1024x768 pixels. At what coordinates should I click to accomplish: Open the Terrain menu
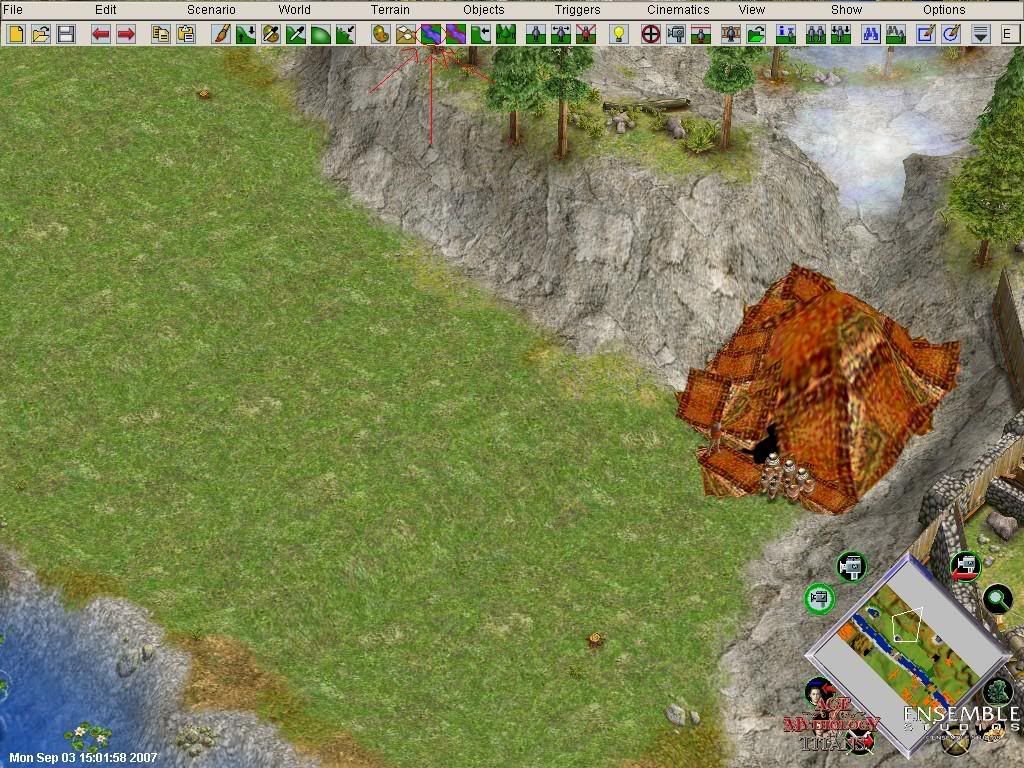tap(390, 10)
